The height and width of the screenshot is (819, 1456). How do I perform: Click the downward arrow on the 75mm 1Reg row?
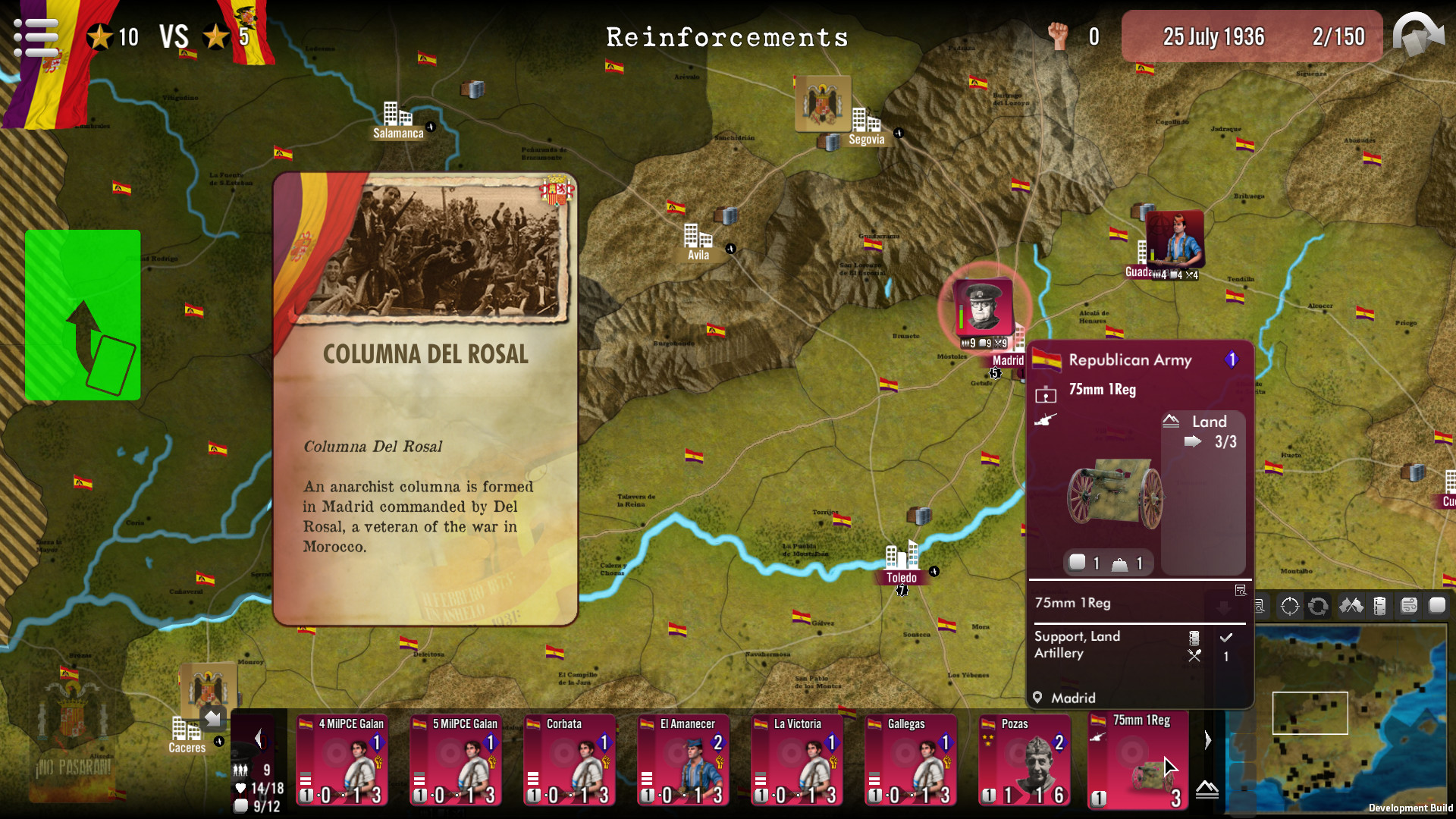pyautogui.click(x=1223, y=607)
